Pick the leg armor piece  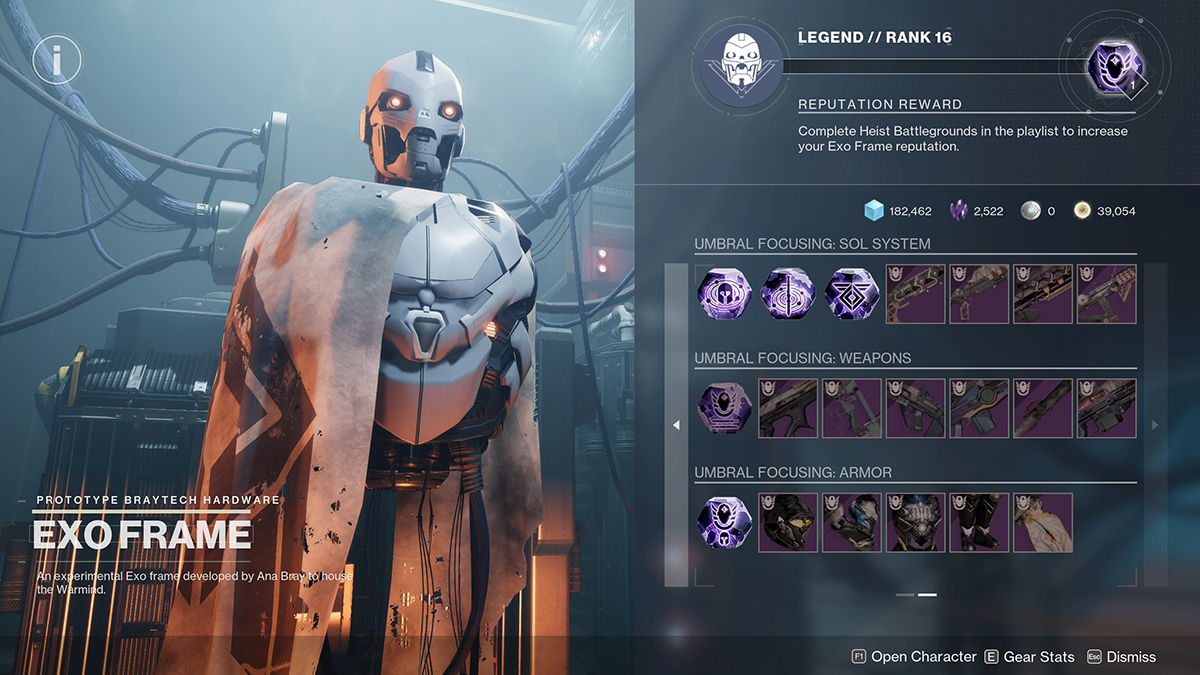(979, 522)
